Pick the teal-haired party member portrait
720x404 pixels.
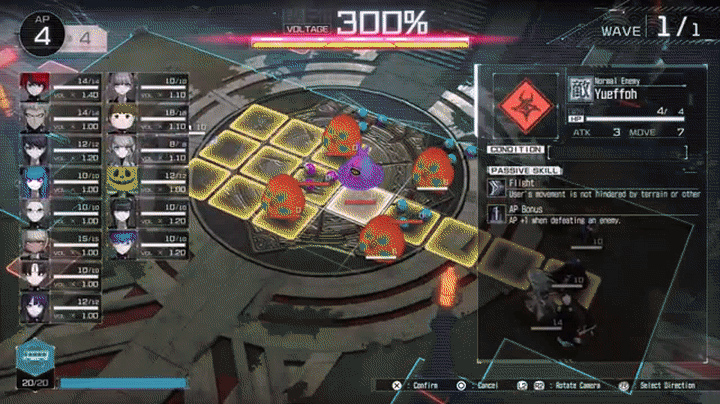(x=34, y=178)
